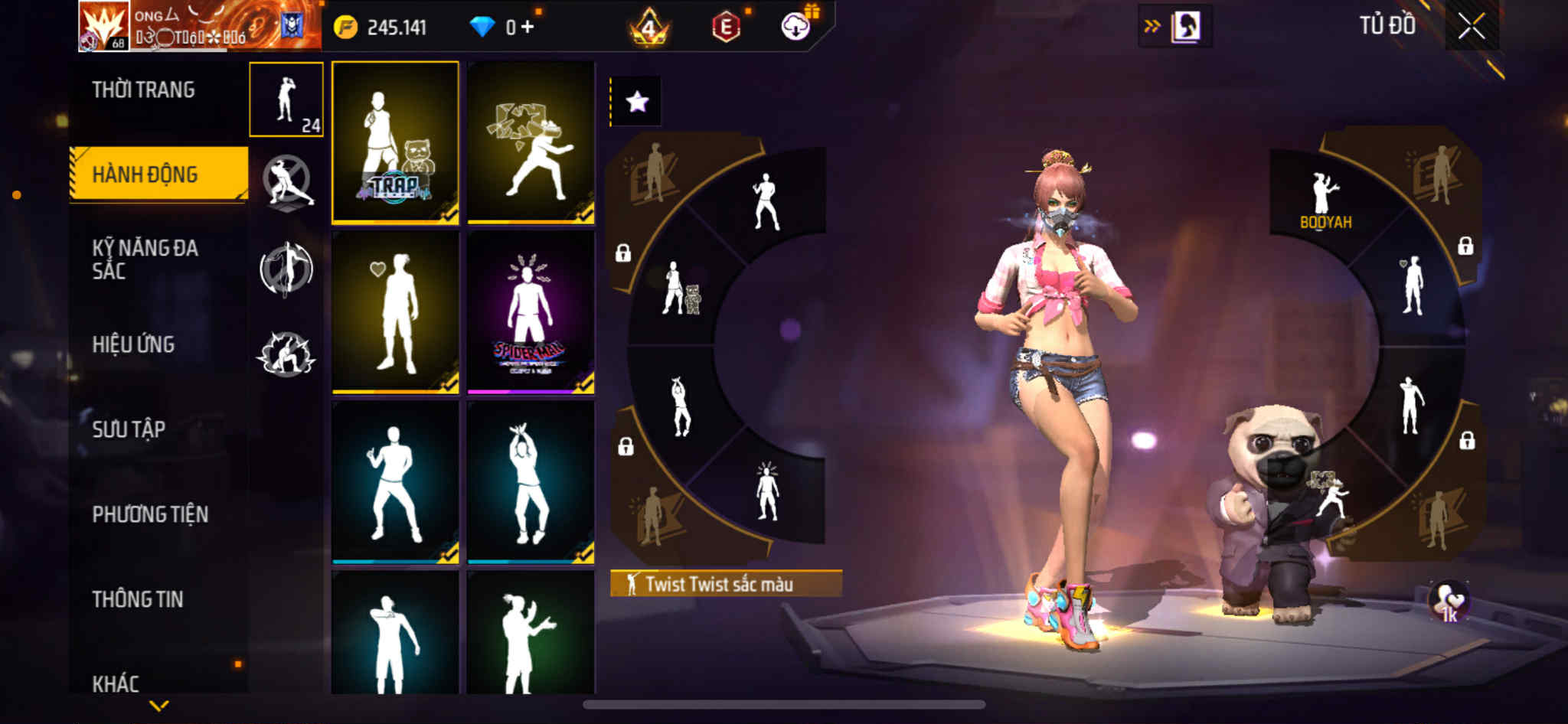Open the Thời Trang category
The image size is (1568, 724).
144,90
